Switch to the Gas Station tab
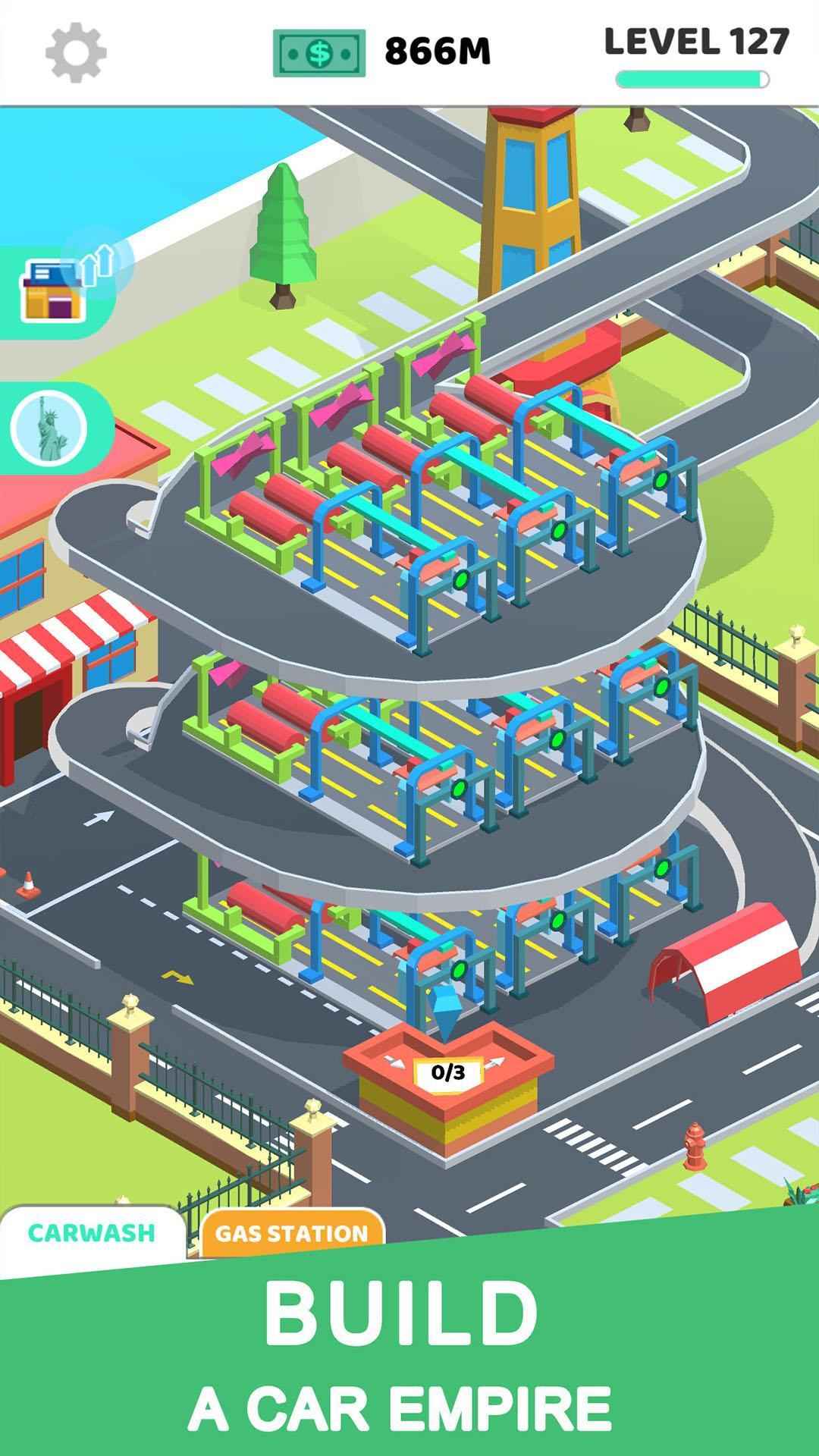This screenshot has width=819, height=1456. pyautogui.click(x=292, y=1234)
